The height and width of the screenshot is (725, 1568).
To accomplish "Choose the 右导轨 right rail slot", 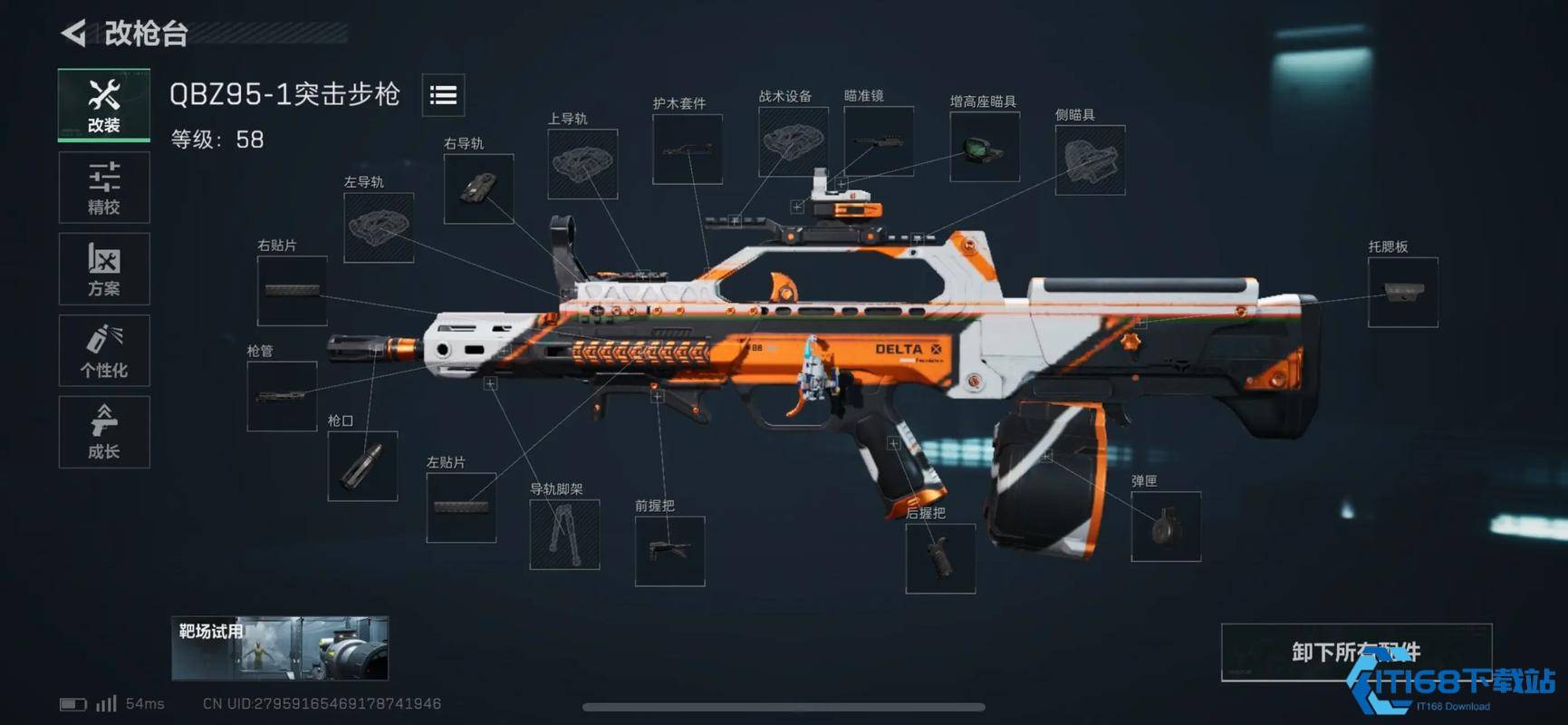I will click(x=478, y=188).
